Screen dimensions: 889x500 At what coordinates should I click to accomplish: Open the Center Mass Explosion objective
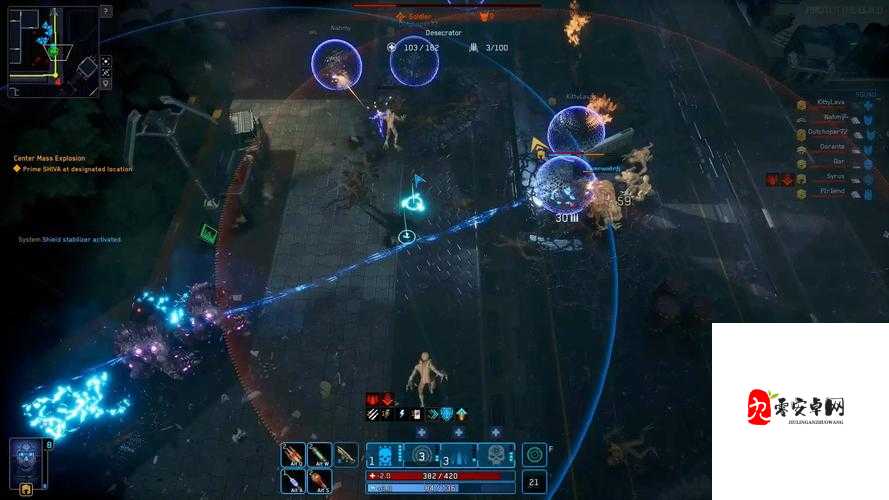click(50, 158)
